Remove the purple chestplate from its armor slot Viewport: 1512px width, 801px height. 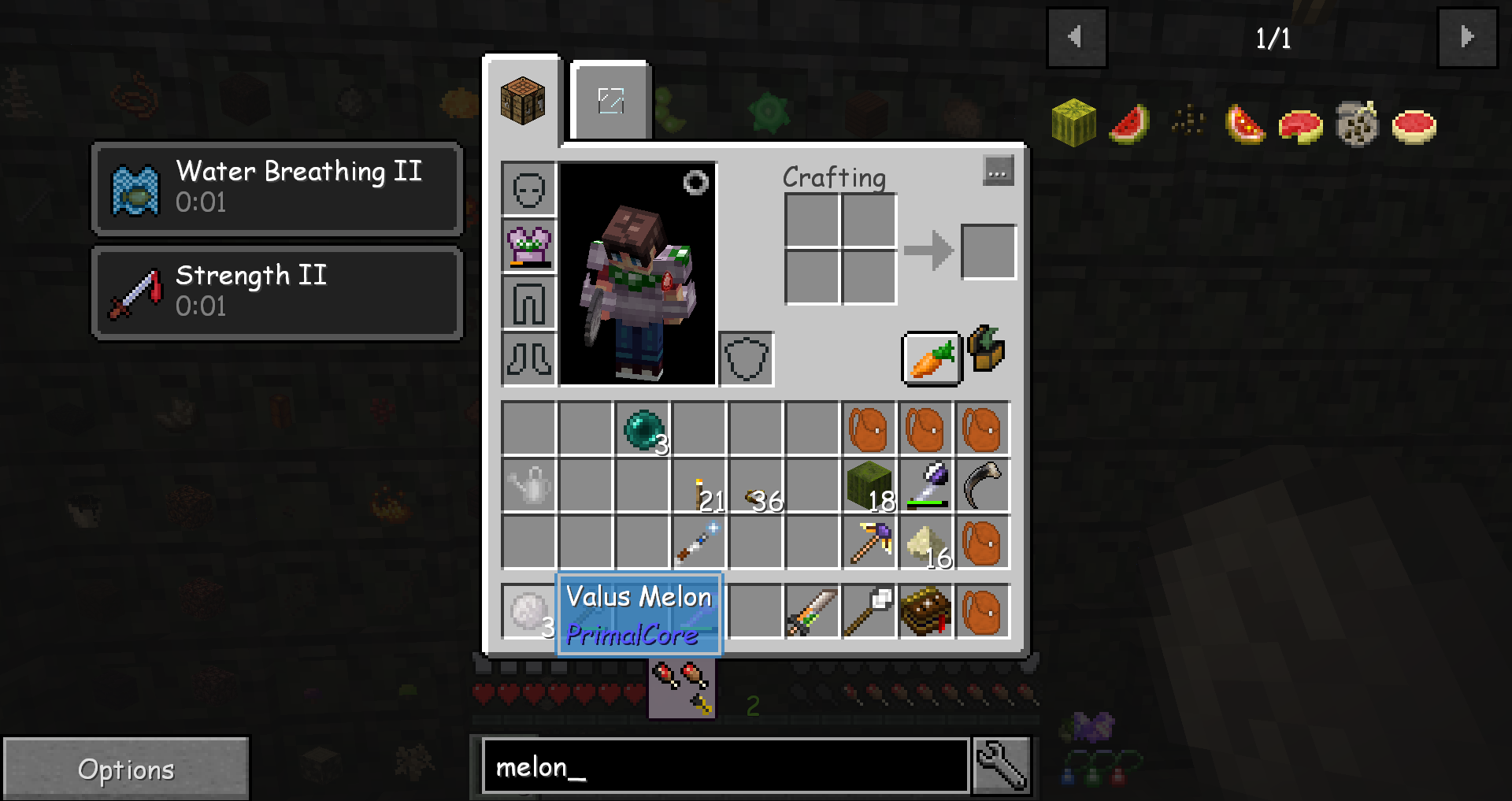[x=528, y=246]
